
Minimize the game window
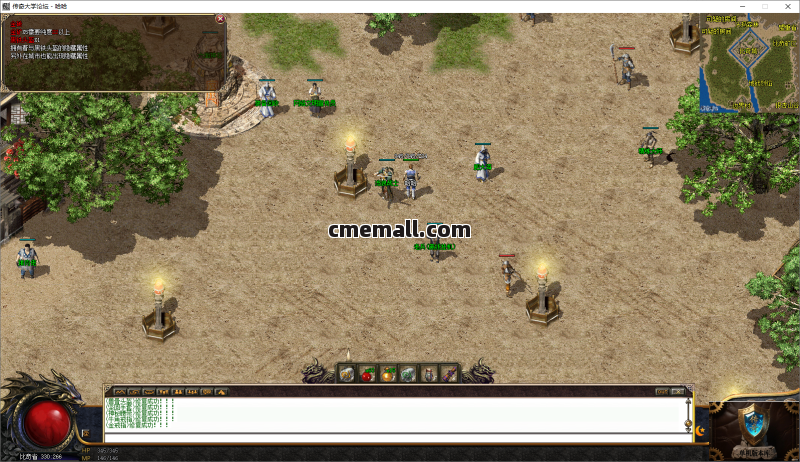[x=741, y=6]
